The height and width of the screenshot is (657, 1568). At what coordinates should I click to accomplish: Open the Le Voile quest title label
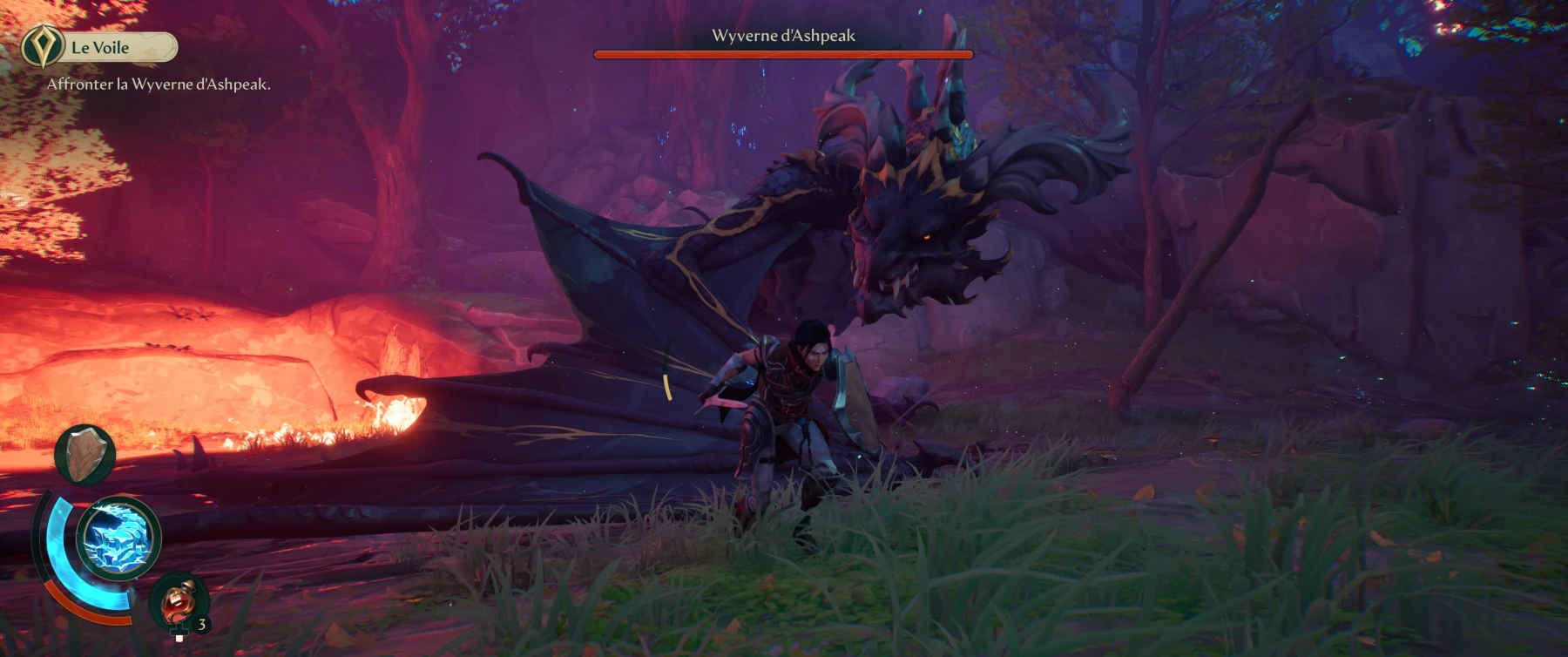coord(99,47)
